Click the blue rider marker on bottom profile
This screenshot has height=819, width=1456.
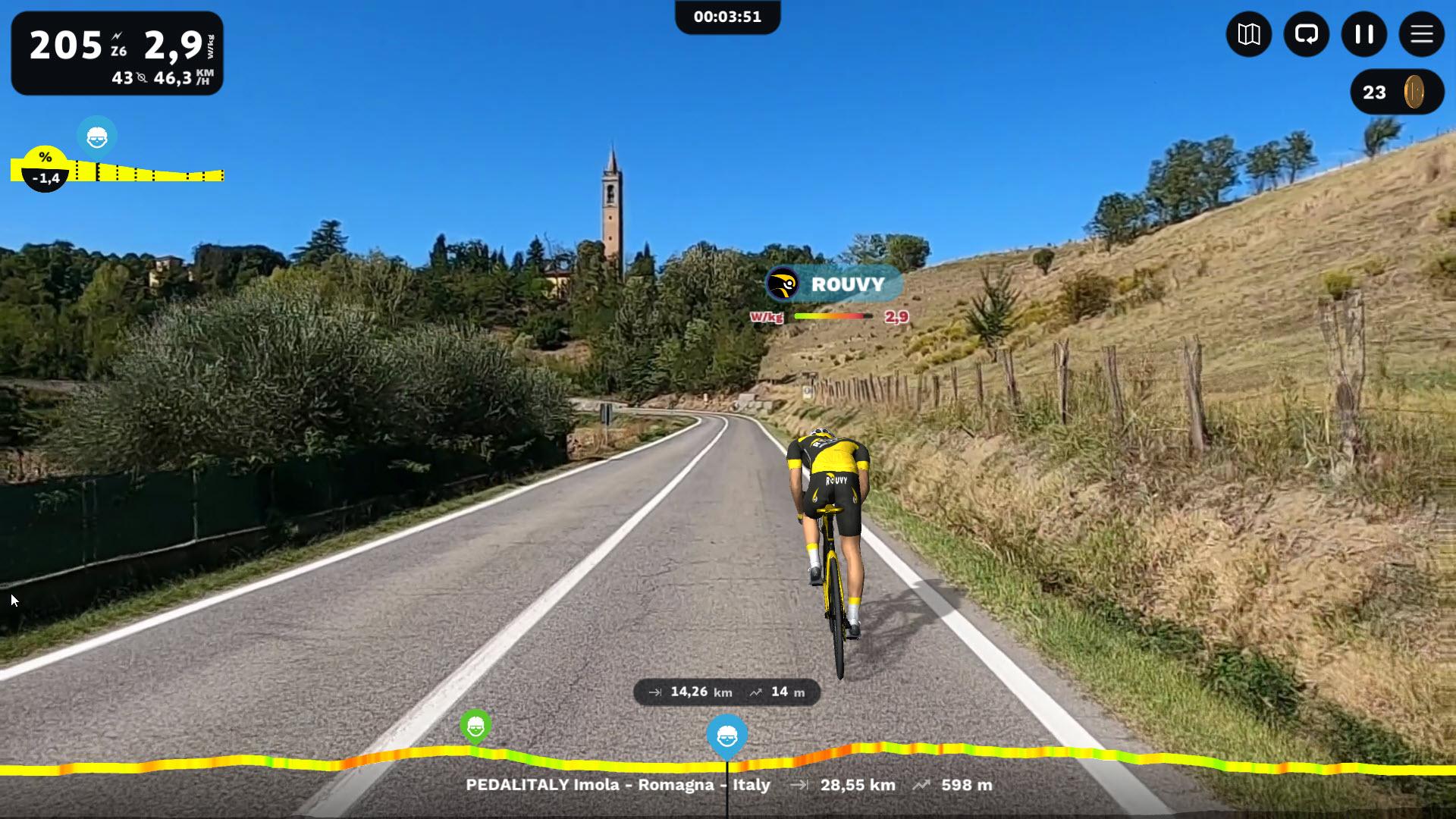coord(726,736)
